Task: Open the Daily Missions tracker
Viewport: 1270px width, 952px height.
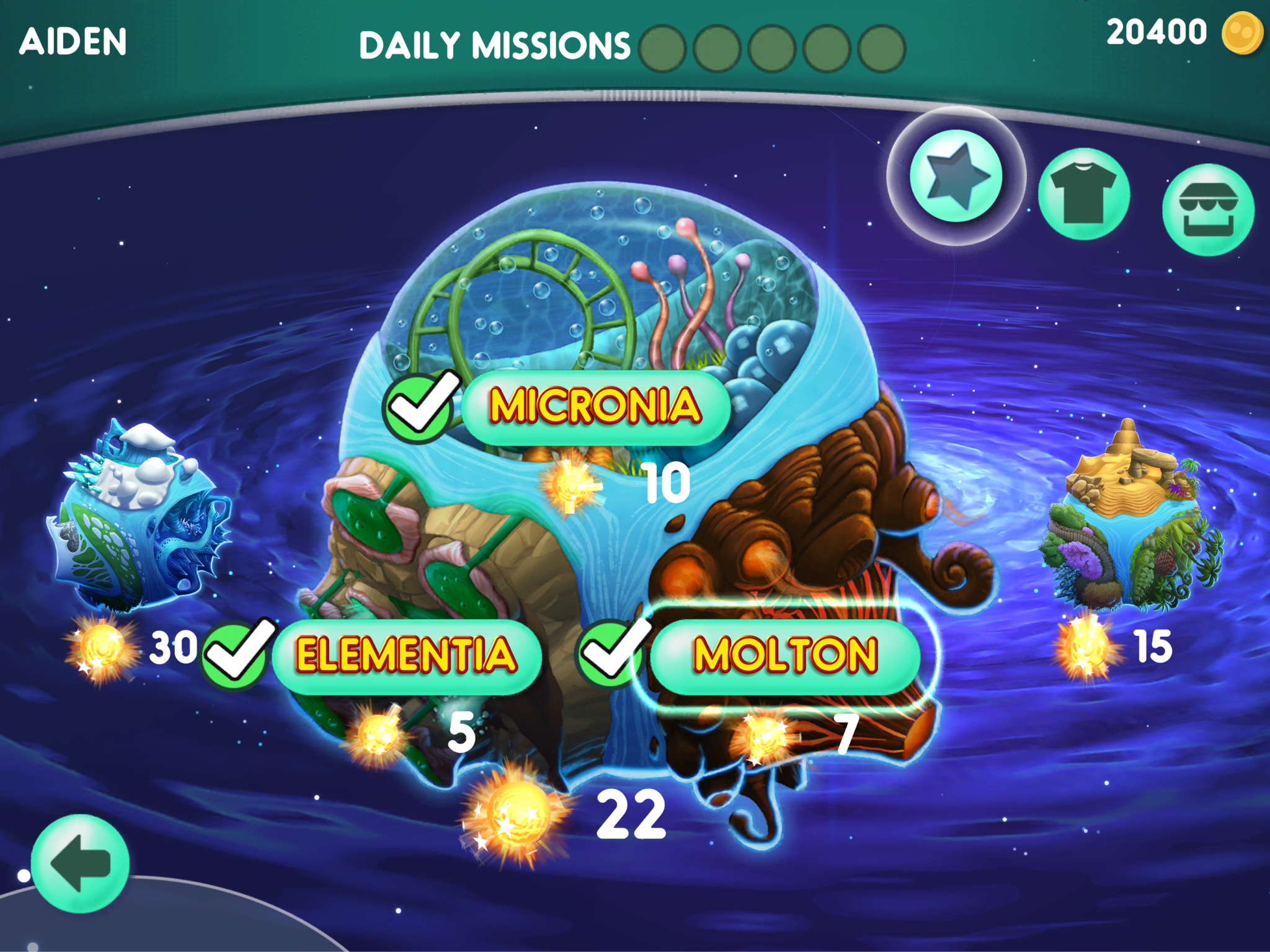Action: click(x=631, y=47)
